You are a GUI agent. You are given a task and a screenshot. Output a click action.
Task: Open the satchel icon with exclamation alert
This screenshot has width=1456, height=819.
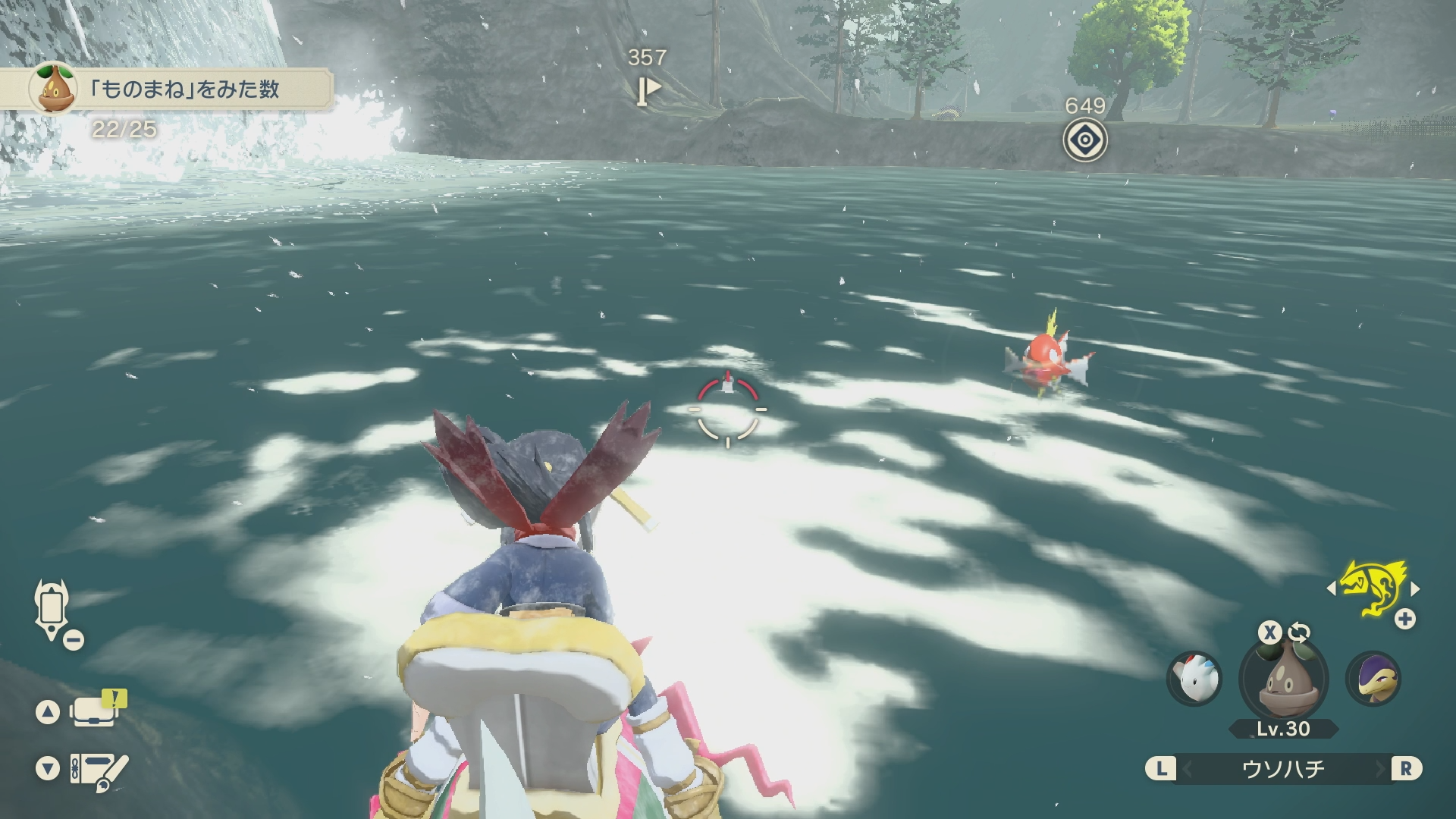tap(95, 711)
